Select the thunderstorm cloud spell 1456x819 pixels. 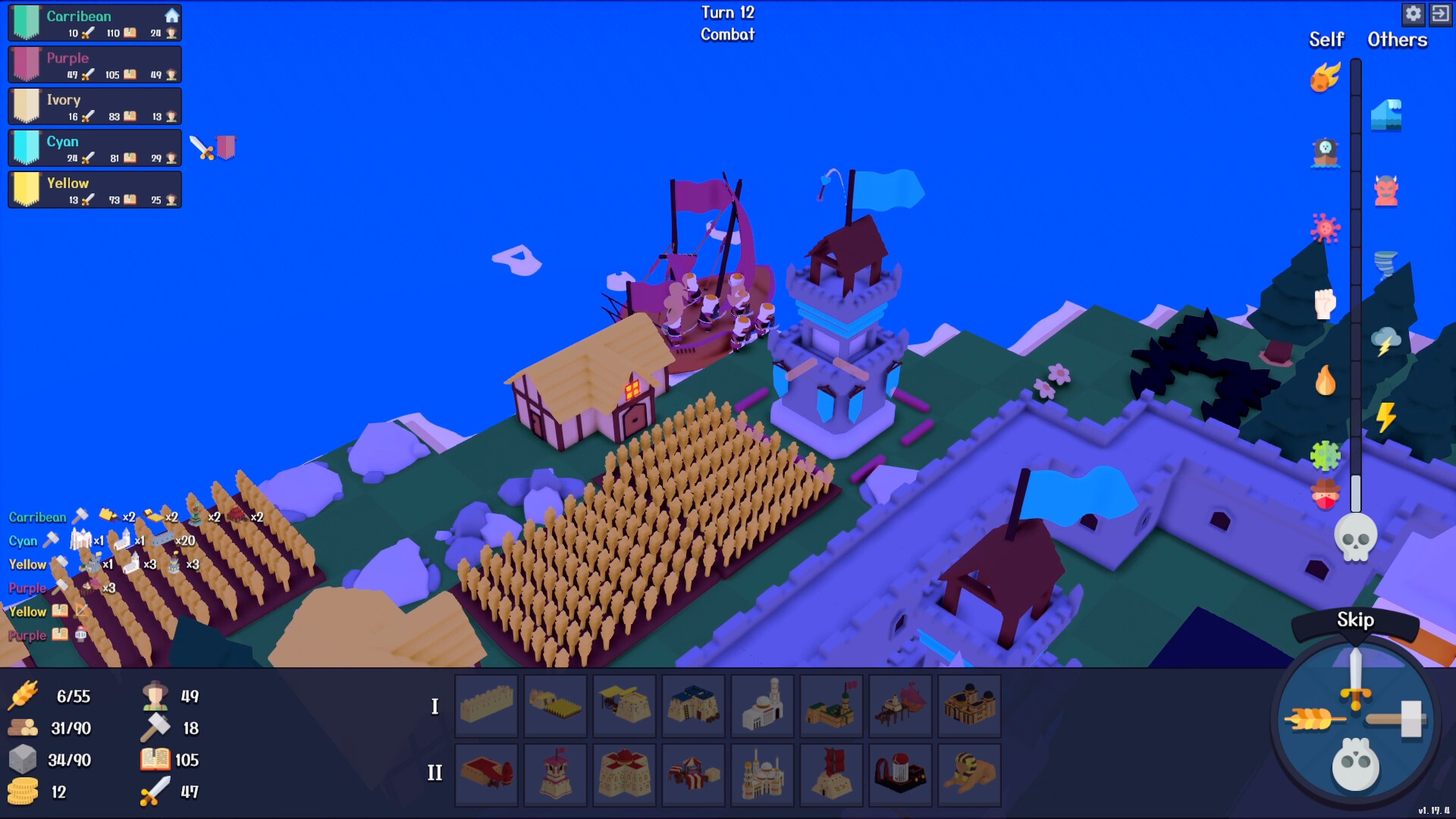(1386, 341)
